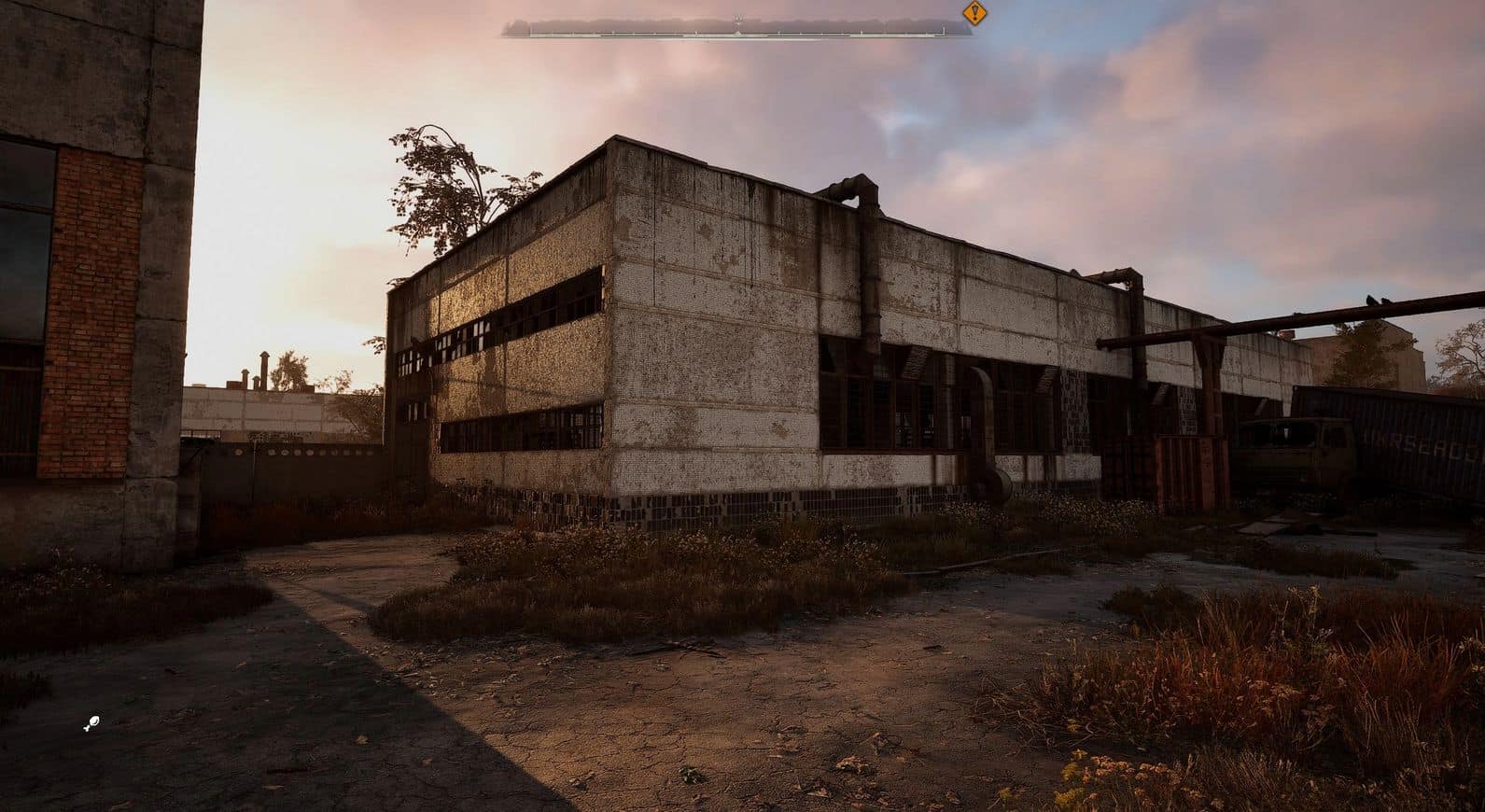Click the compass bar at the top
This screenshot has width=1485, height=812.
click(737, 30)
